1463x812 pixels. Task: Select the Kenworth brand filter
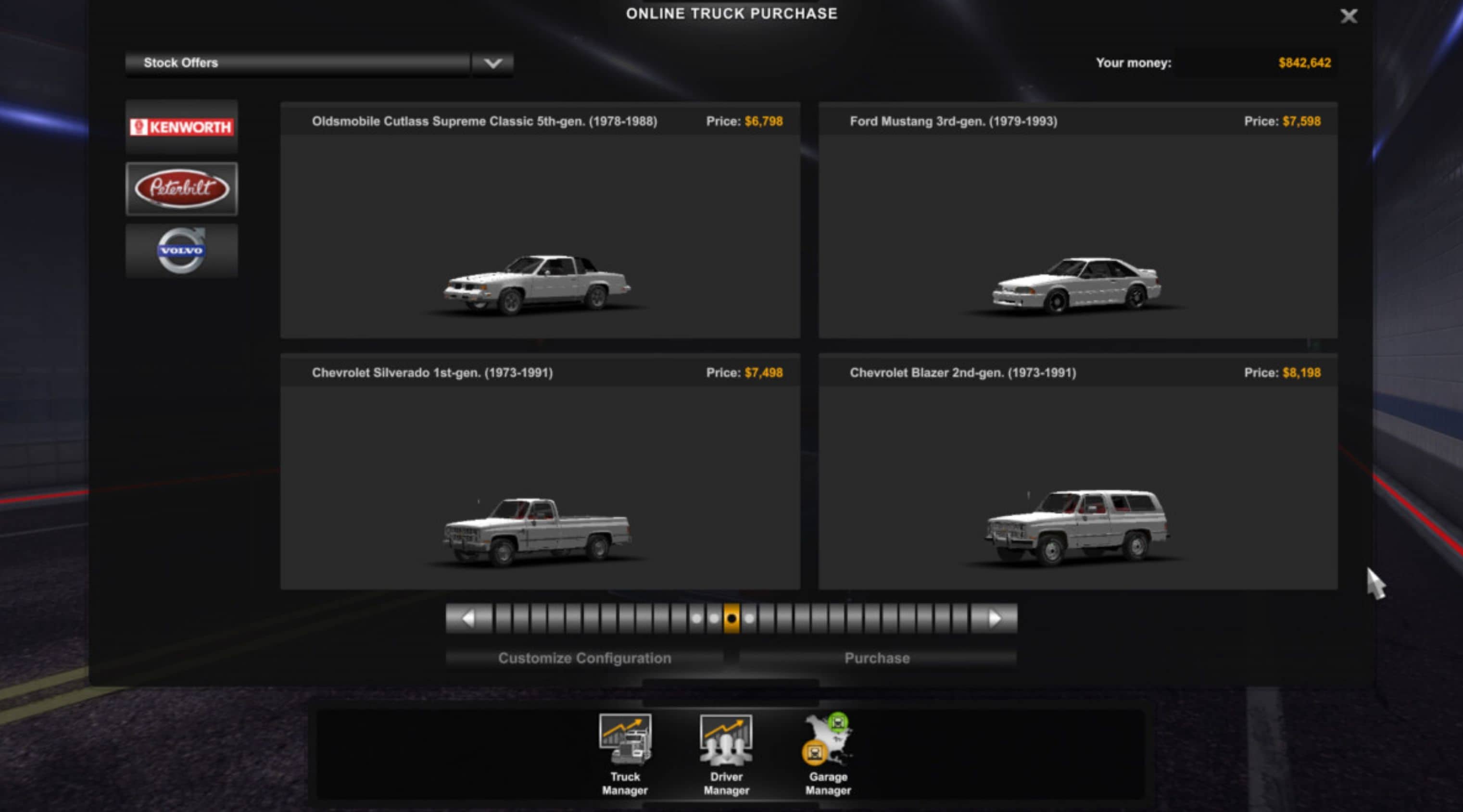coord(181,126)
